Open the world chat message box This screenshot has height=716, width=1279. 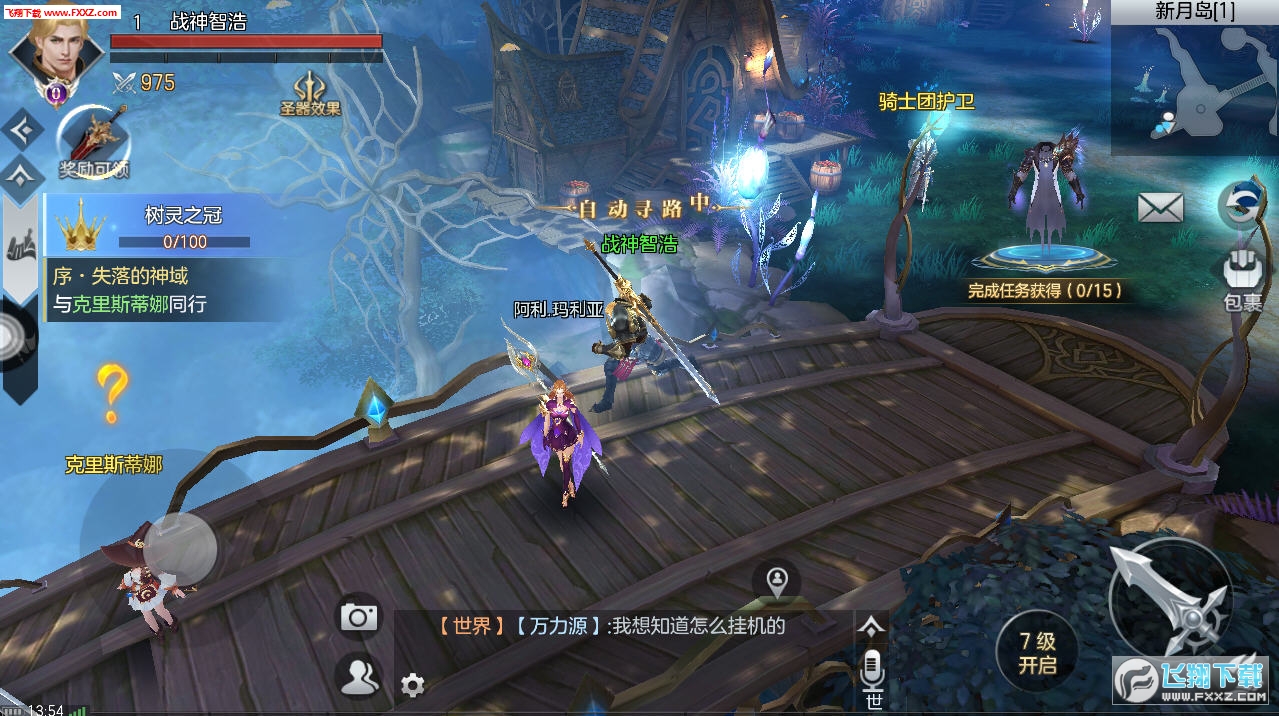click(x=620, y=627)
